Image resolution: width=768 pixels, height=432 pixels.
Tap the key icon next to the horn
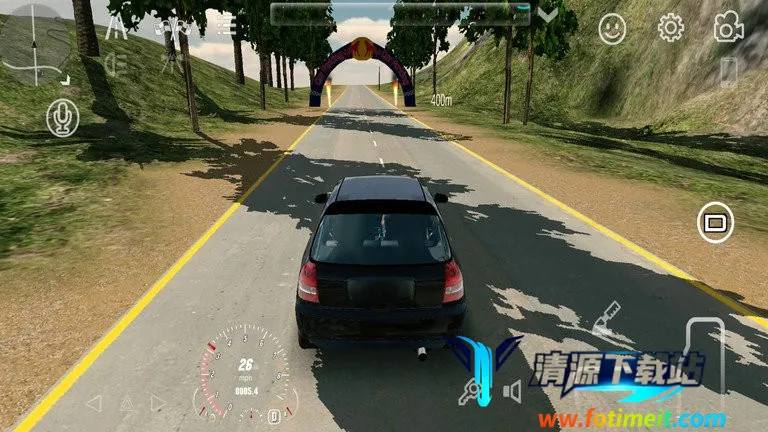coord(468,392)
